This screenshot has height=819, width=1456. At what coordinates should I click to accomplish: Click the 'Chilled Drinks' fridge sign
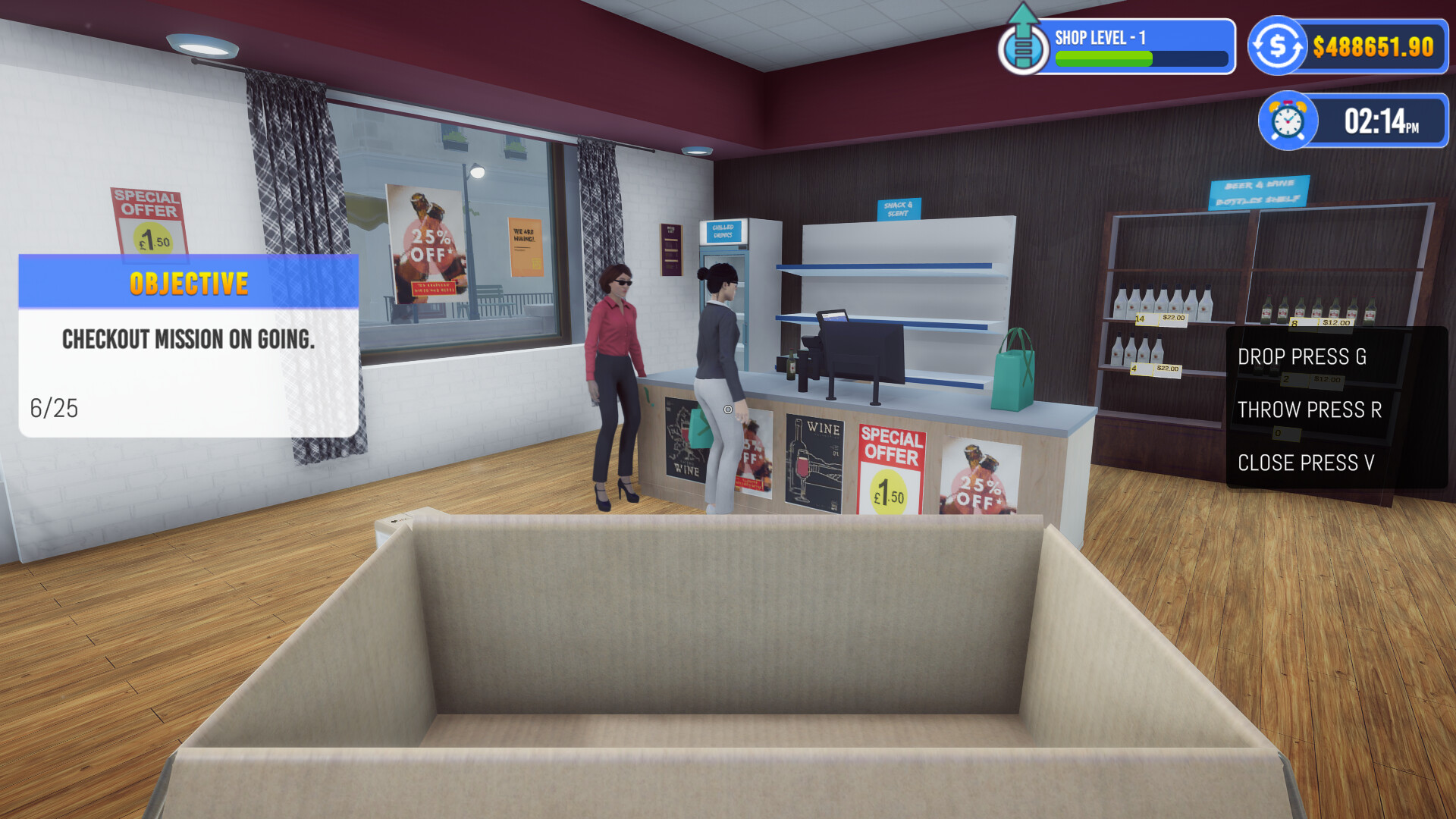pos(723,230)
